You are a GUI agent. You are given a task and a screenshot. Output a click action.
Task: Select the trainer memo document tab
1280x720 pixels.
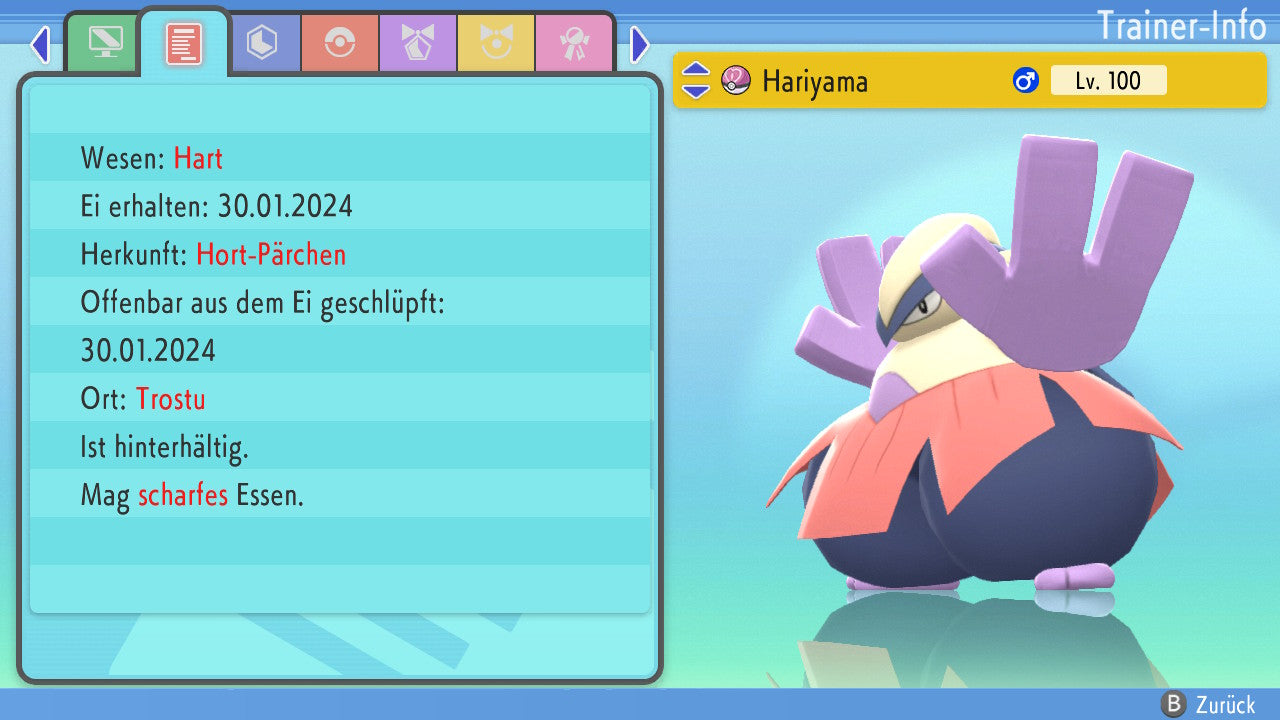[184, 43]
